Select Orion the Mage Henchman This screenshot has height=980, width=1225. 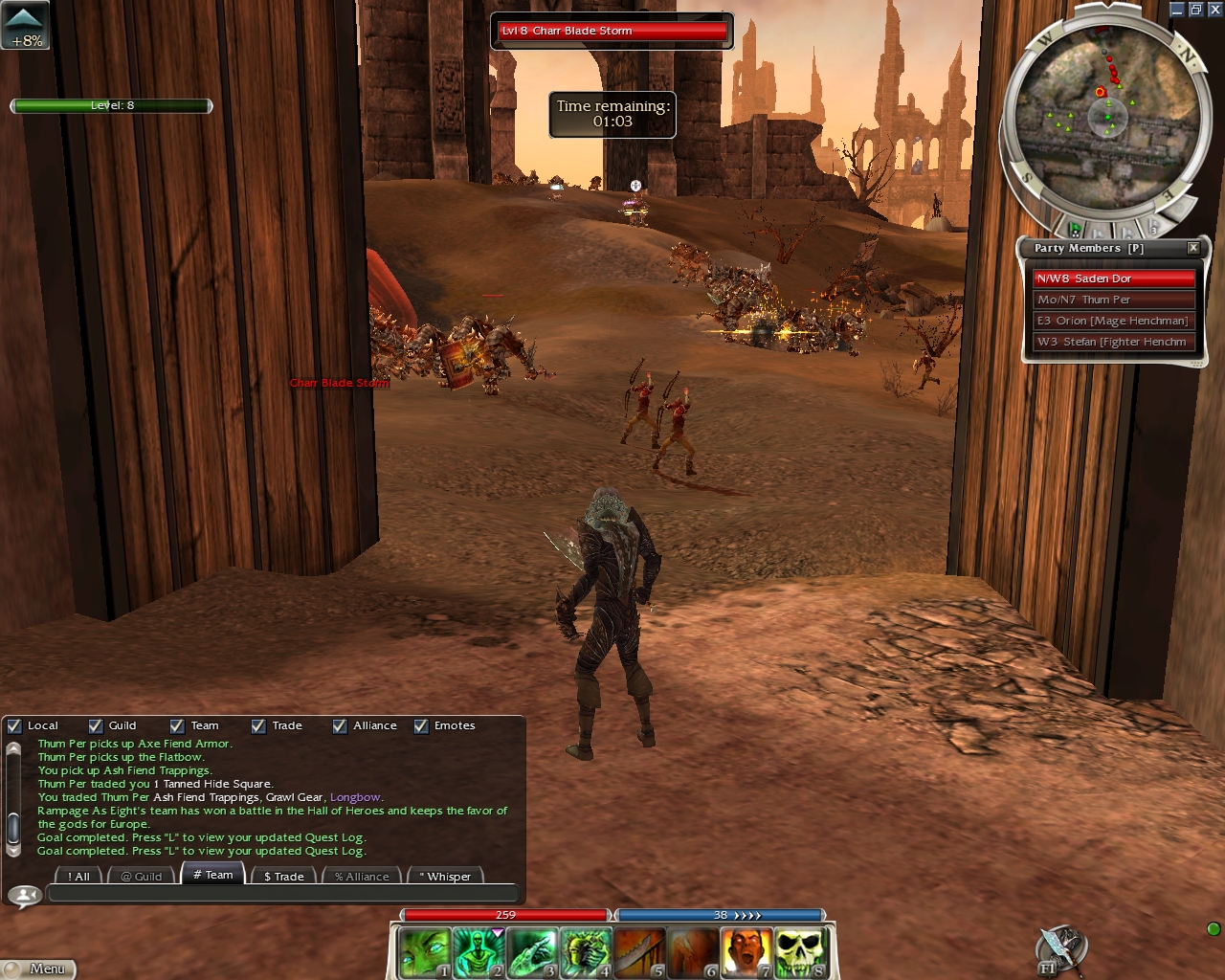1115,321
